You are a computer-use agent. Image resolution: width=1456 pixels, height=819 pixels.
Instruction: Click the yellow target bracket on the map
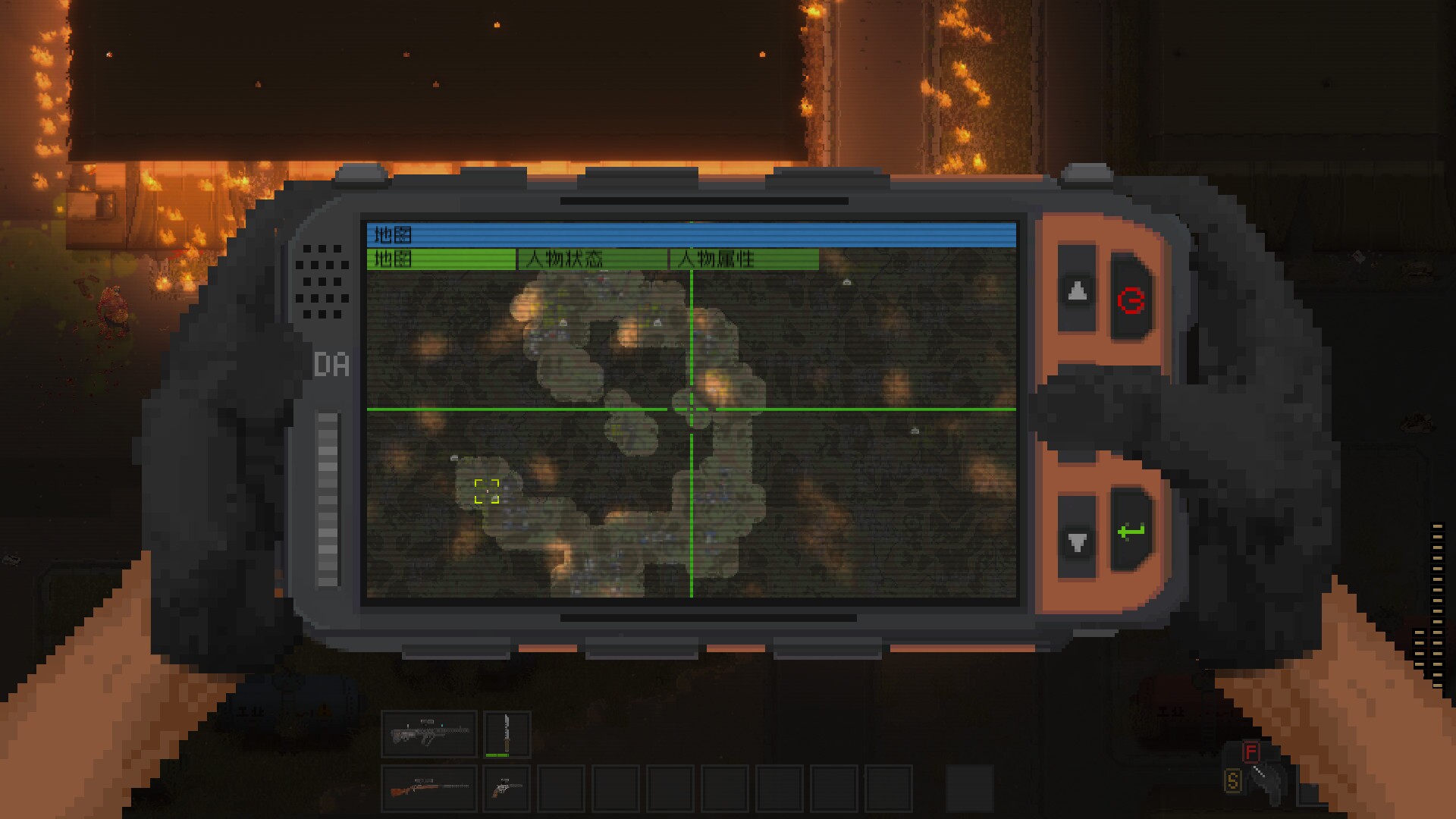(x=488, y=491)
